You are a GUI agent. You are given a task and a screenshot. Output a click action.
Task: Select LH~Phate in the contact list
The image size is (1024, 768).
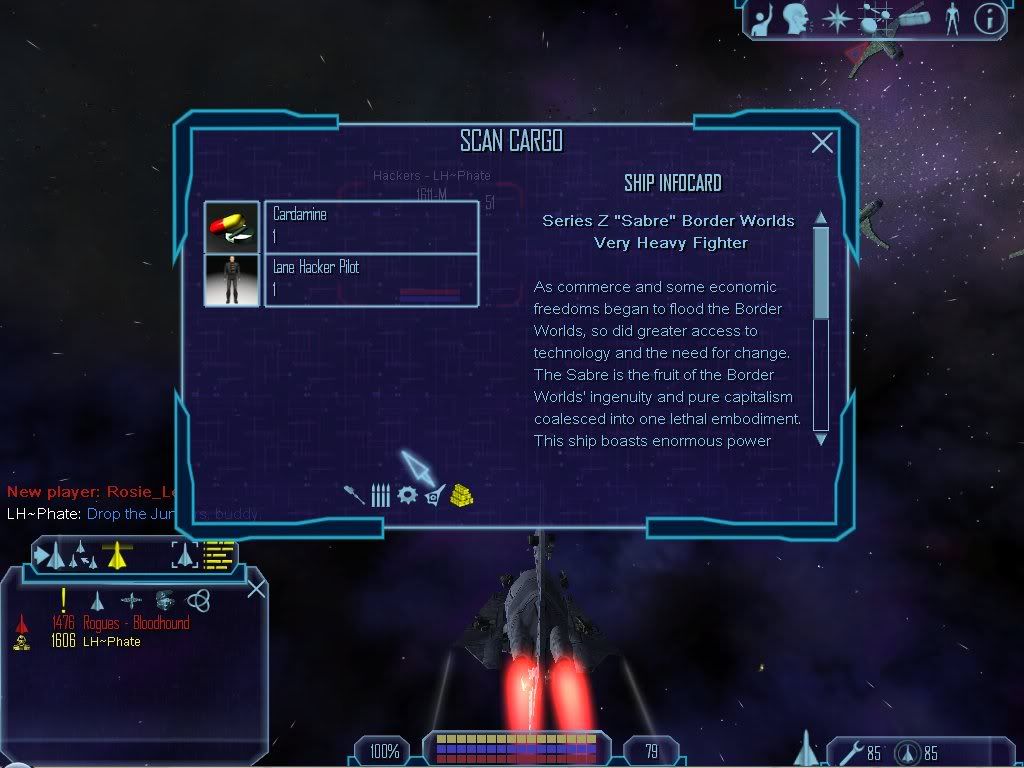click(x=111, y=641)
